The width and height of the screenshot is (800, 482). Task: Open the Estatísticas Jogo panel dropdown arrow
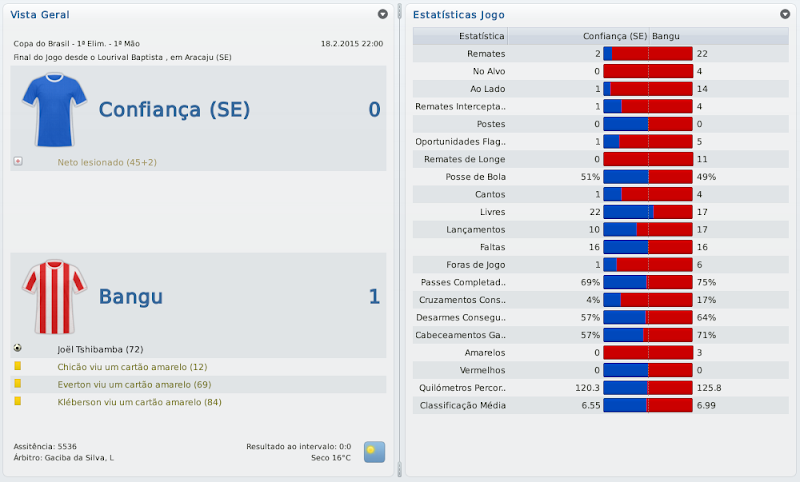[x=785, y=15]
